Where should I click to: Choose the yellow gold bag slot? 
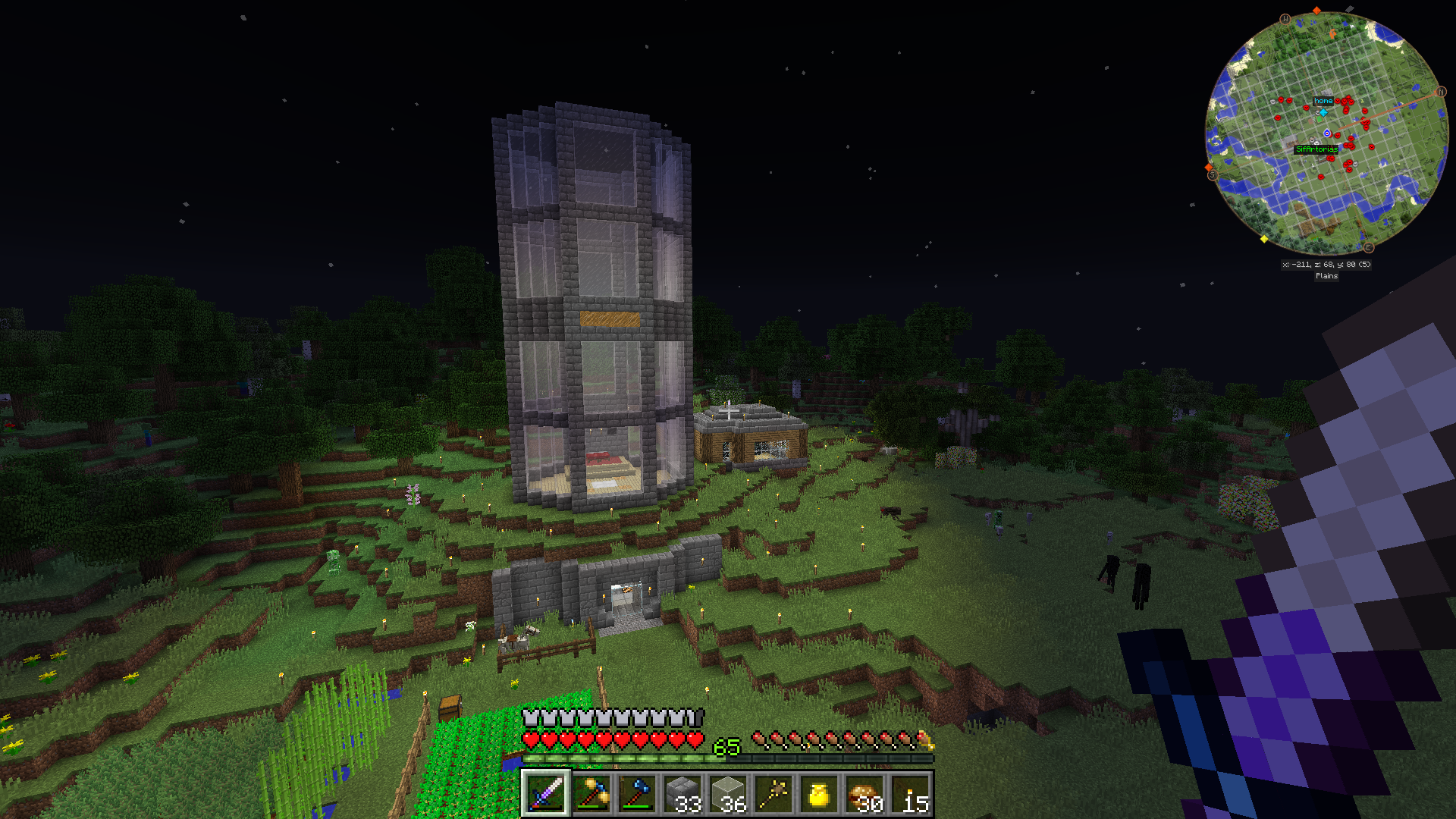pos(819,794)
